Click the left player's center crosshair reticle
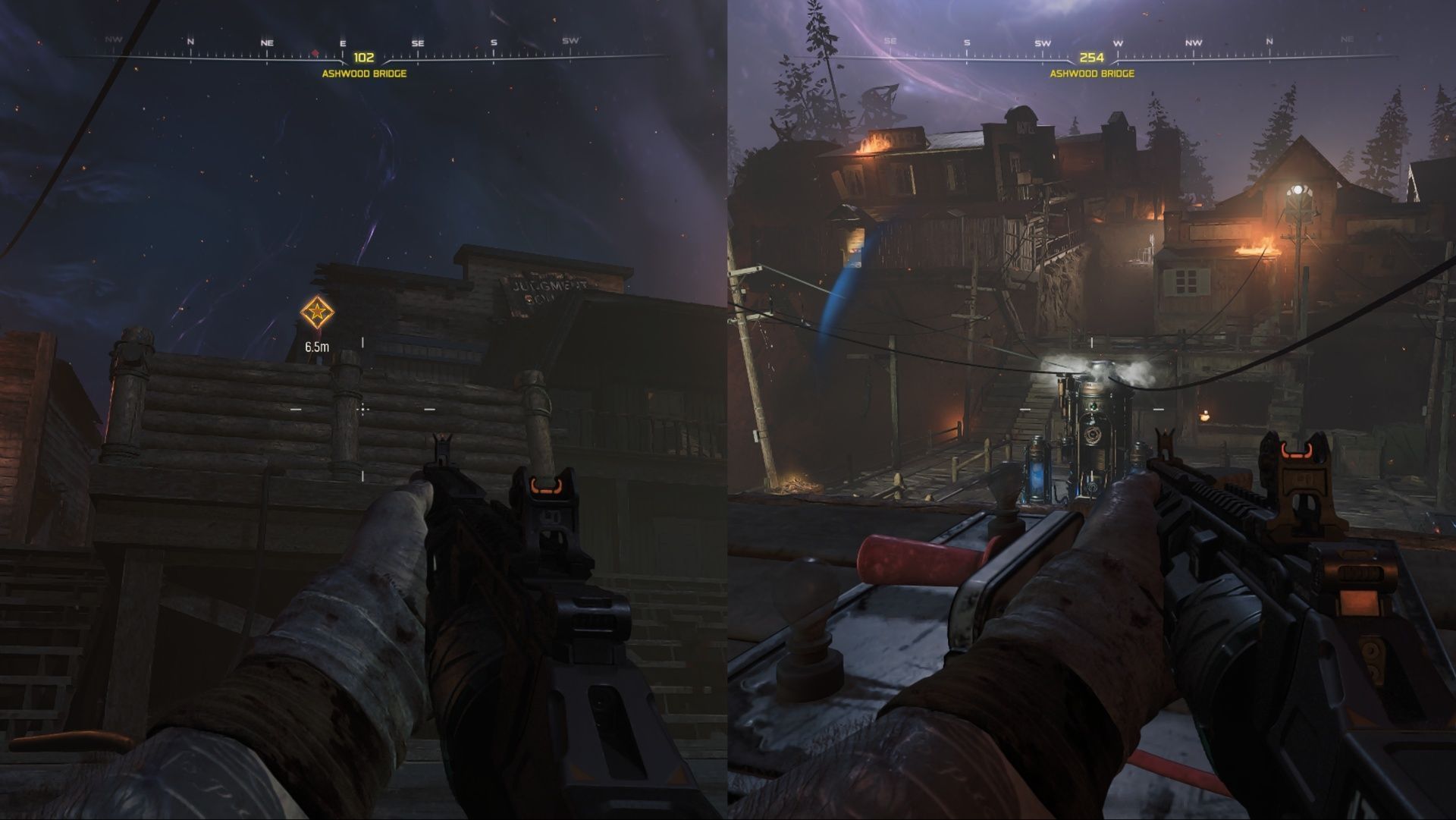Viewport: 1456px width, 820px height. 364,410
